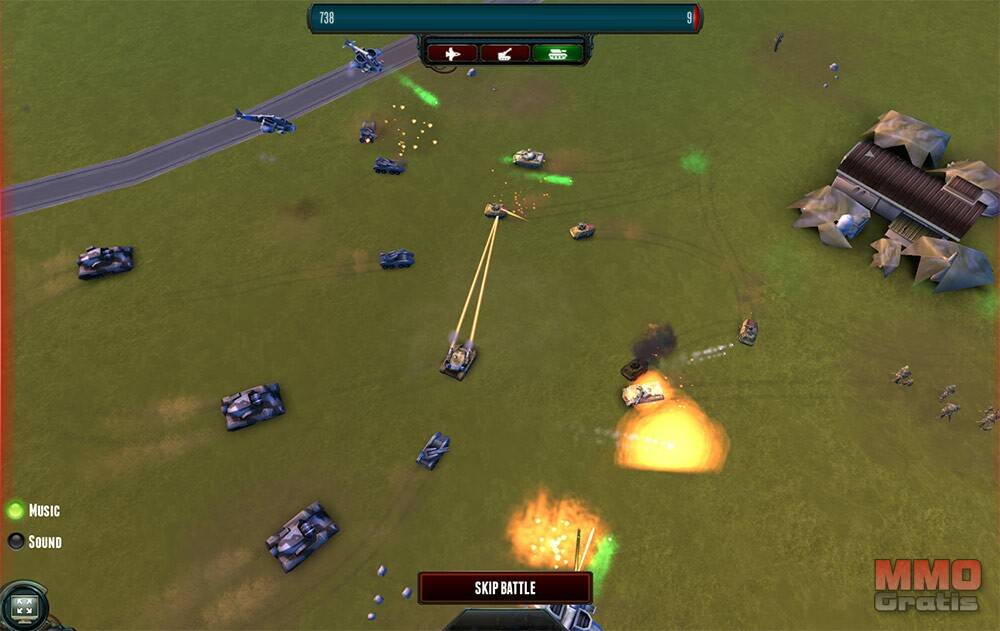
Task: Select the aircraft unit type button
Action: 452,53
